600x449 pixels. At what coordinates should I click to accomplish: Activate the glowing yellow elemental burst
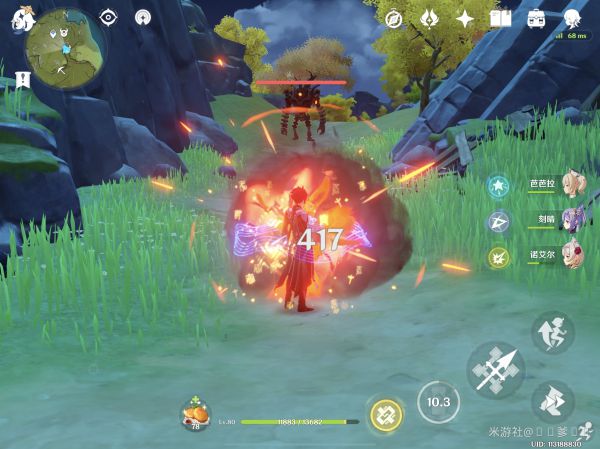coord(385,414)
